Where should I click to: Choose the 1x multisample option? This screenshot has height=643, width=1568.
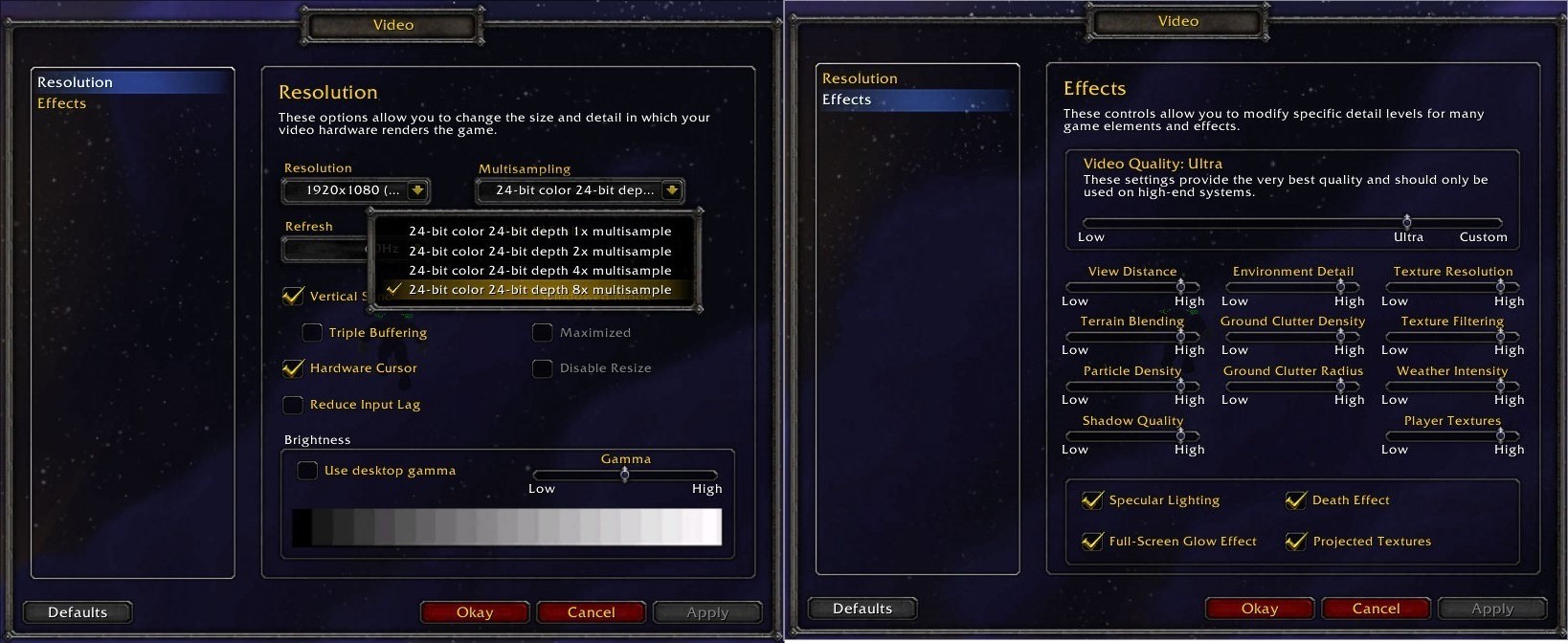click(x=540, y=232)
